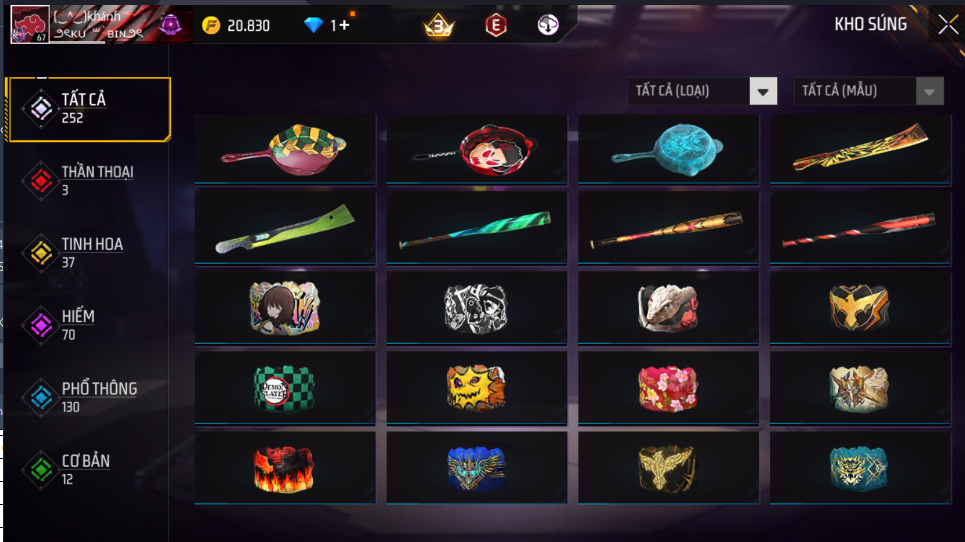Add diamonds with the plus button
The image size is (965, 542).
pos(345,25)
